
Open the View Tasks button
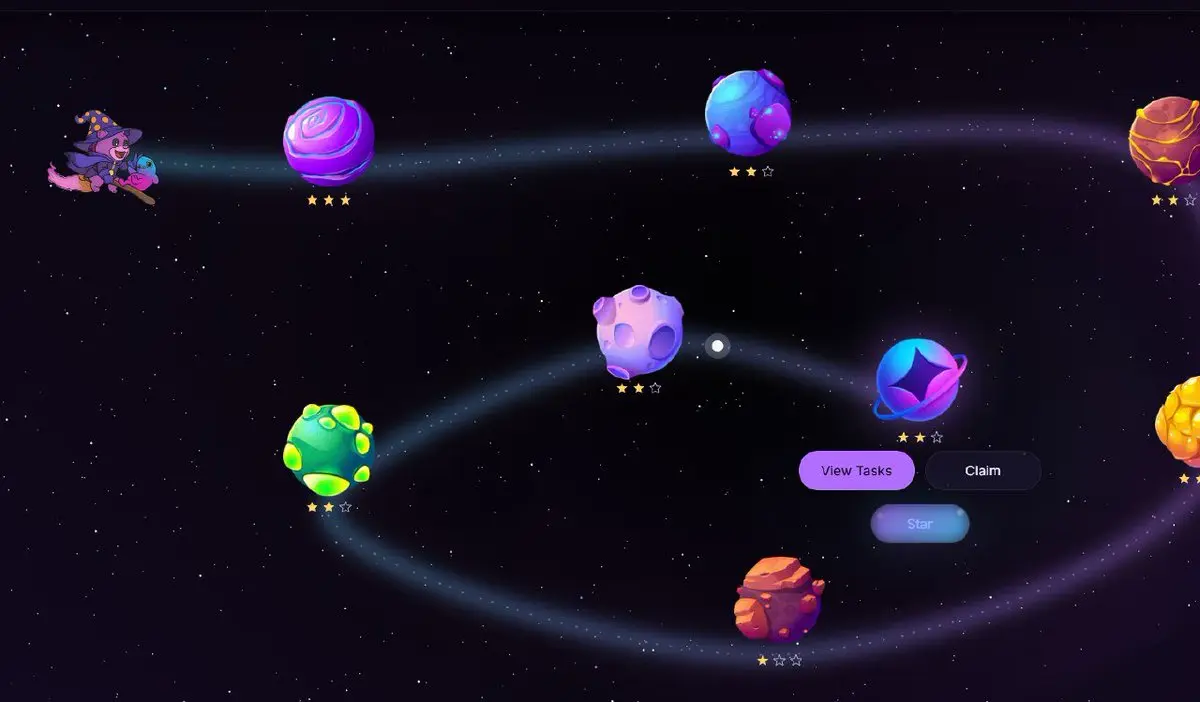coord(856,470)
